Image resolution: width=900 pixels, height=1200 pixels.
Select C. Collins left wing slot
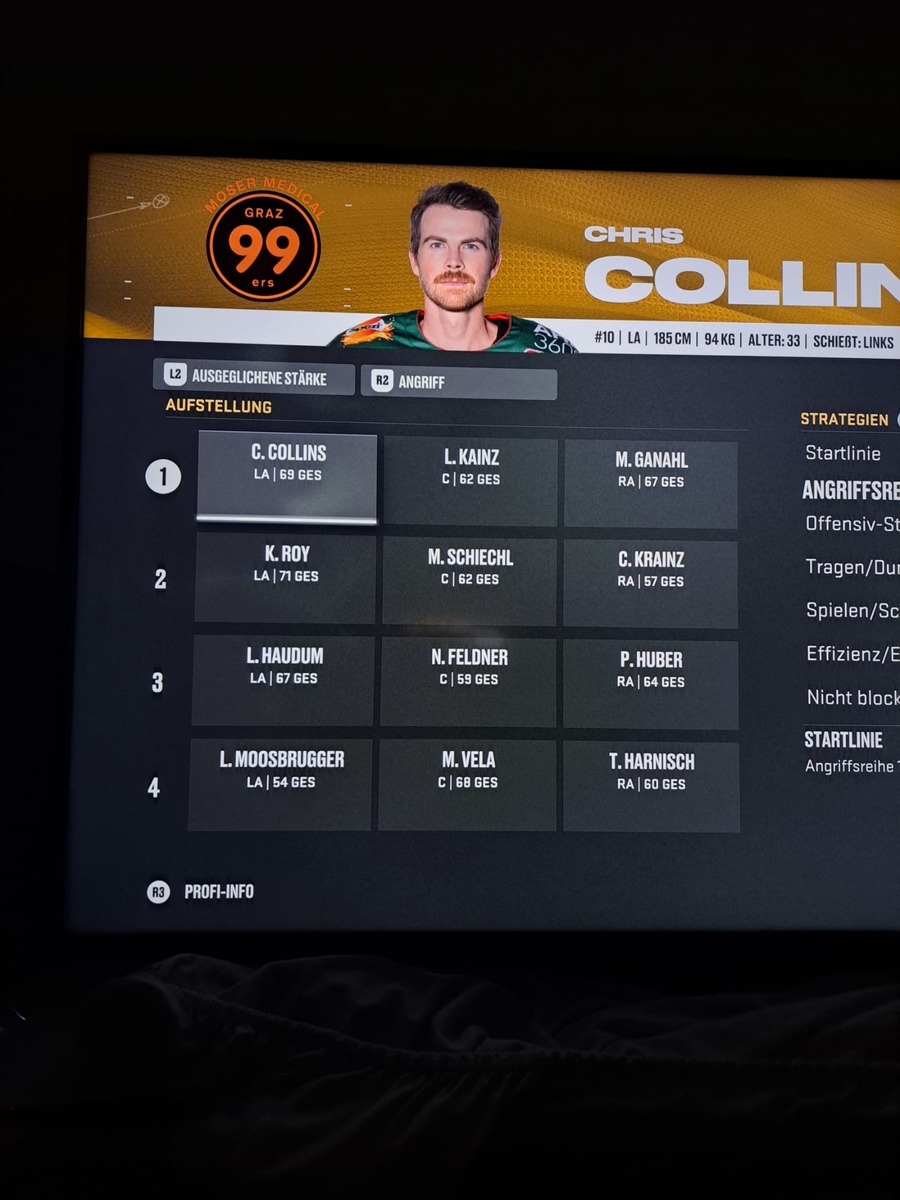click(287, 476)
